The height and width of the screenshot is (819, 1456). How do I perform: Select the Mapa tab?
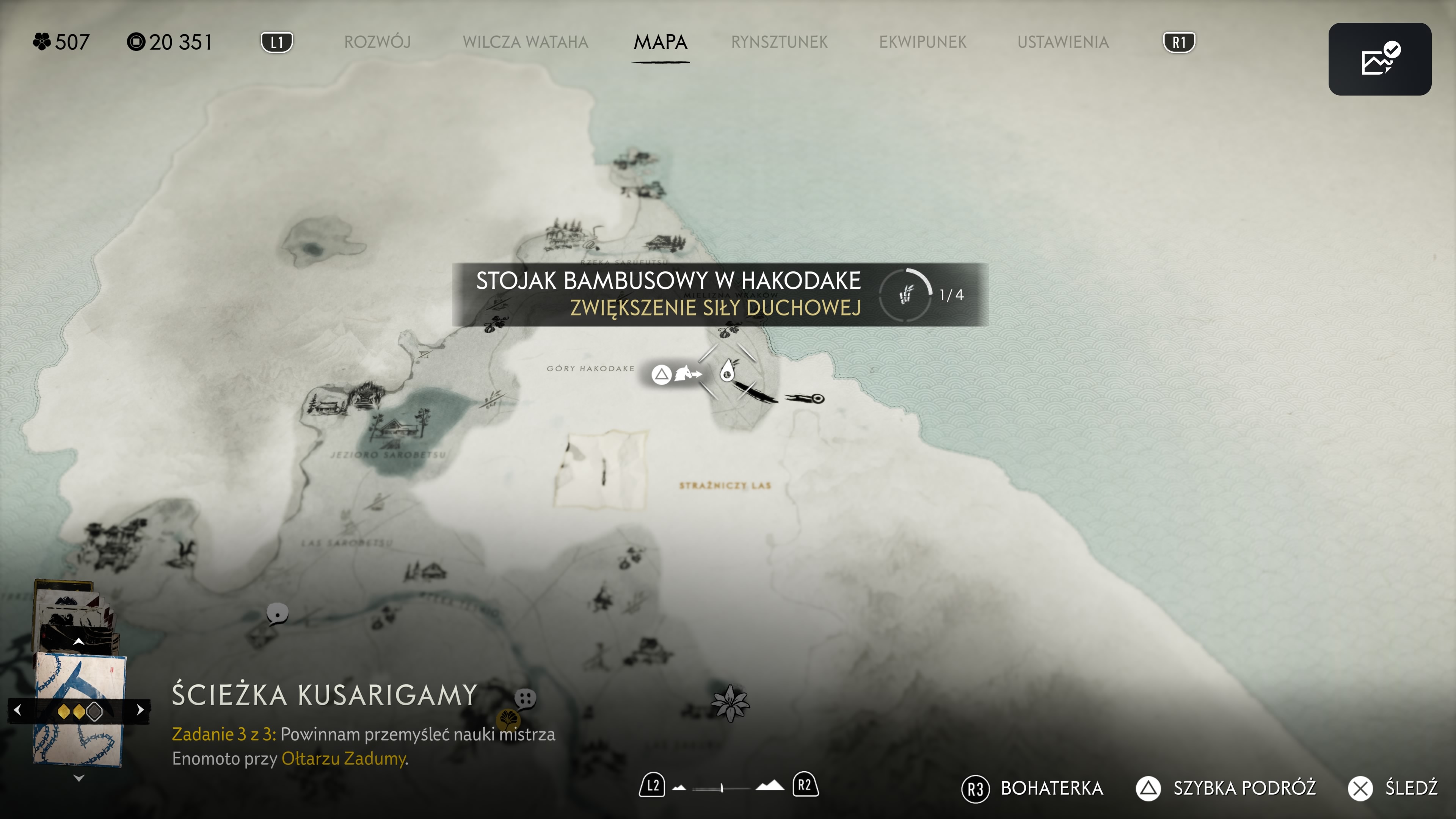pos(660,42)
